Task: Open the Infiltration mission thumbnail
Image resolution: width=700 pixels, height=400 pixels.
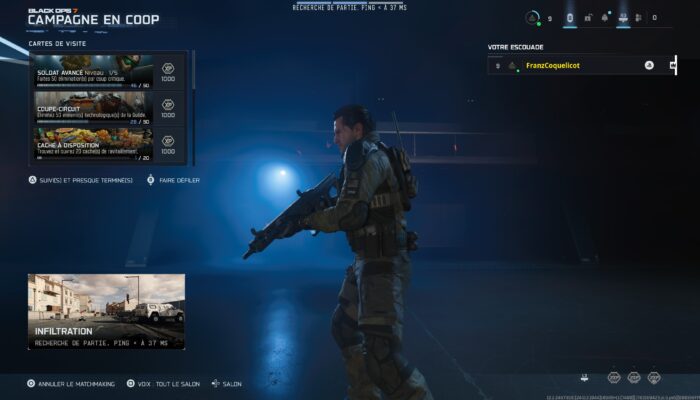Action: pos(106,311)
